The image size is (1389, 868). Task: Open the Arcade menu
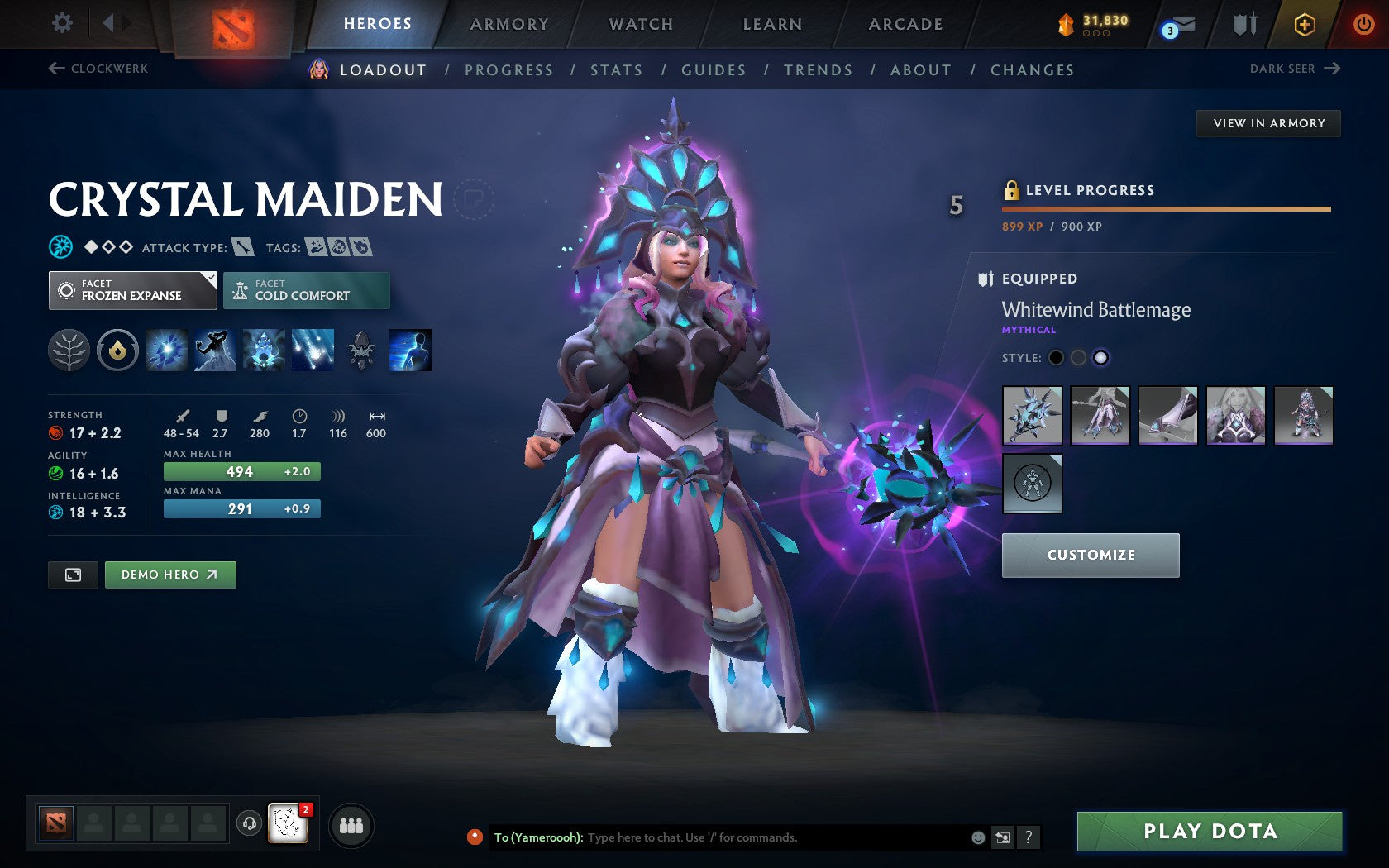(904, 24)
